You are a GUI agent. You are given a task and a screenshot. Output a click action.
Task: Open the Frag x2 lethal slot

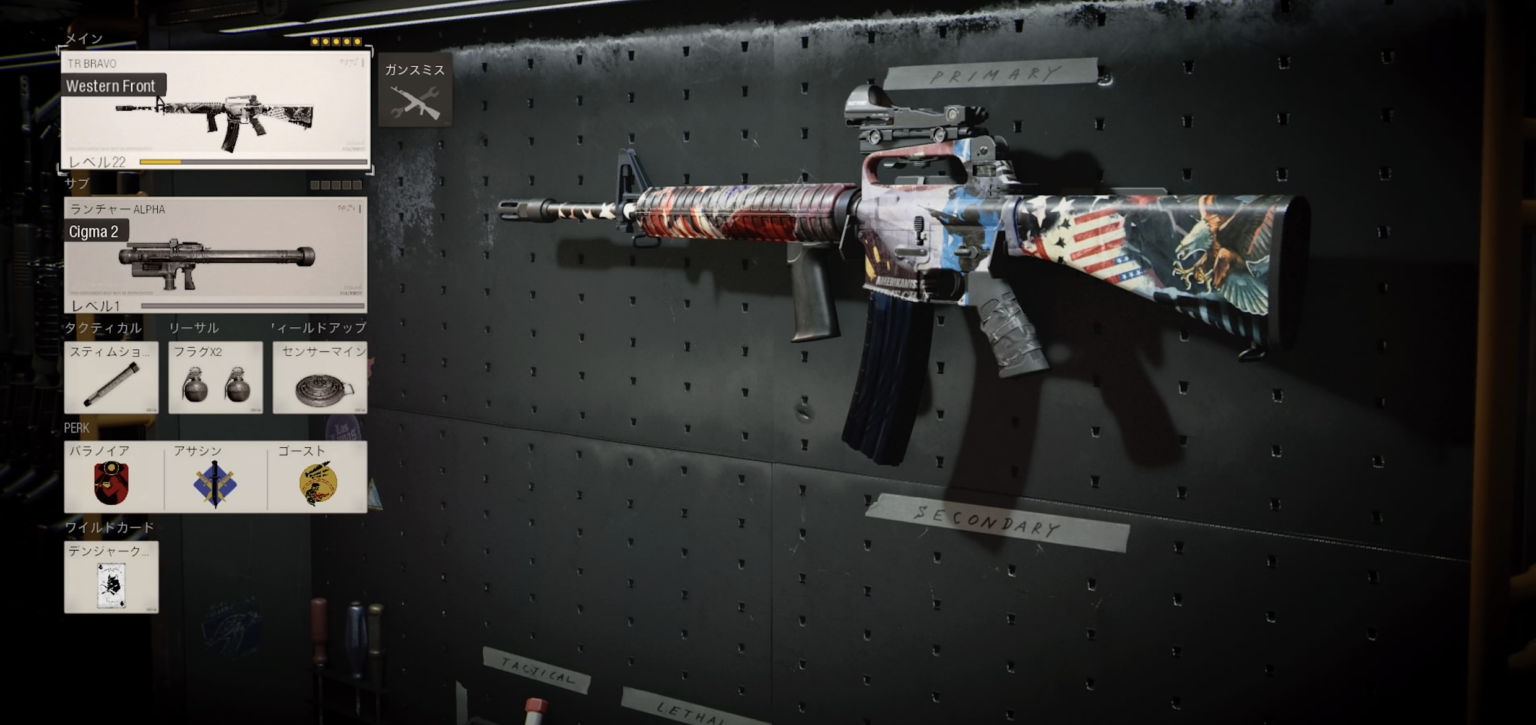[215, 378]
